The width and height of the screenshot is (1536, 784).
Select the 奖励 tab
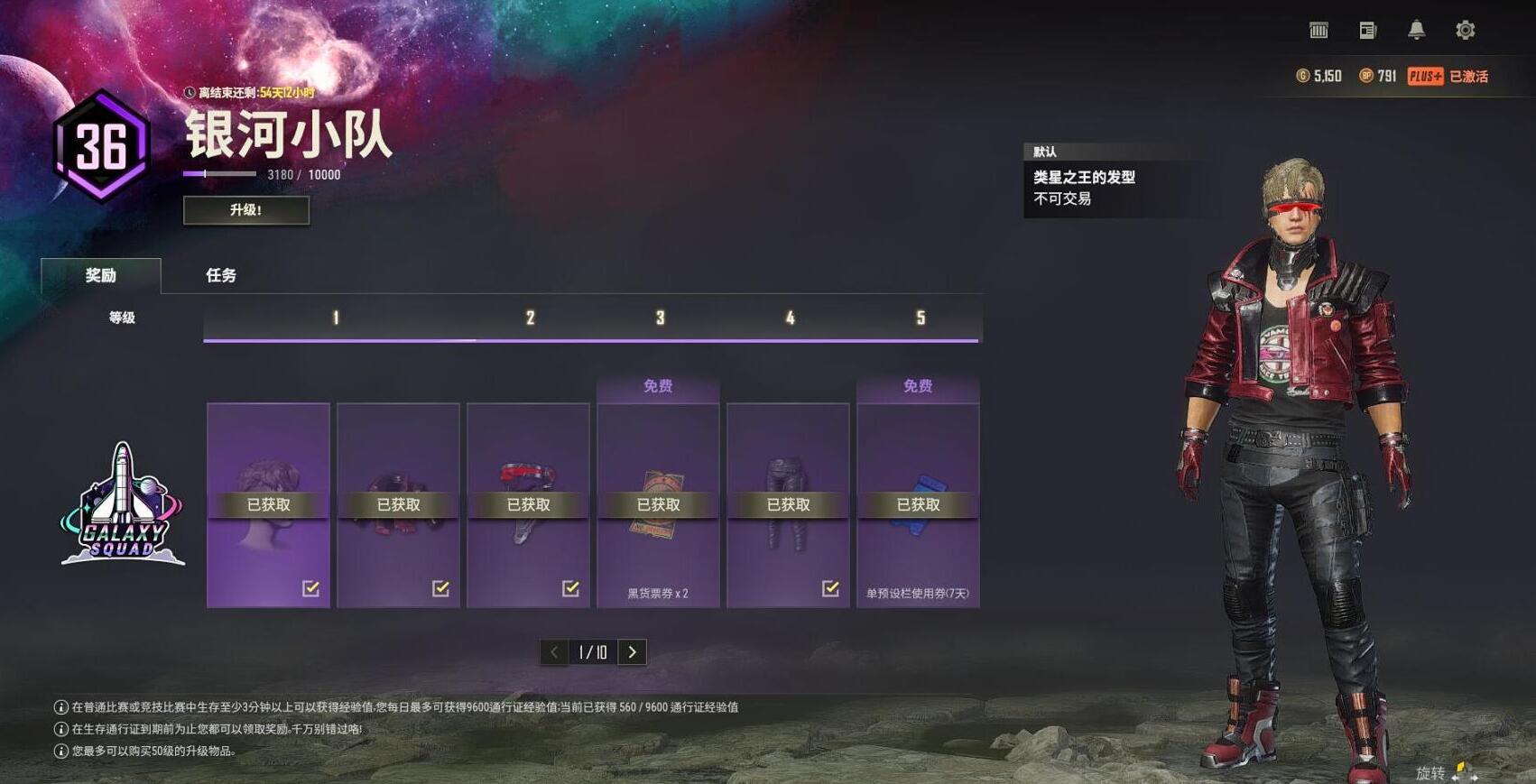pos(101,276)
